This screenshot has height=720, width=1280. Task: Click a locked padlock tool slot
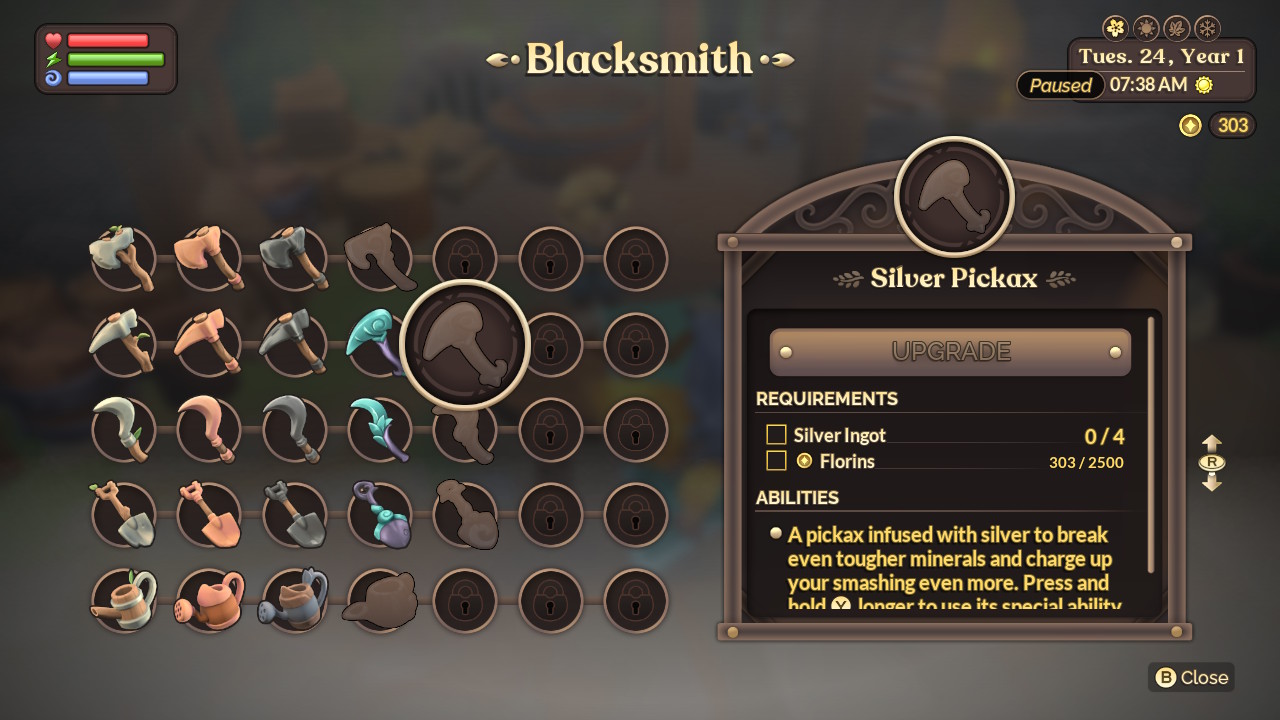[550, 258]
